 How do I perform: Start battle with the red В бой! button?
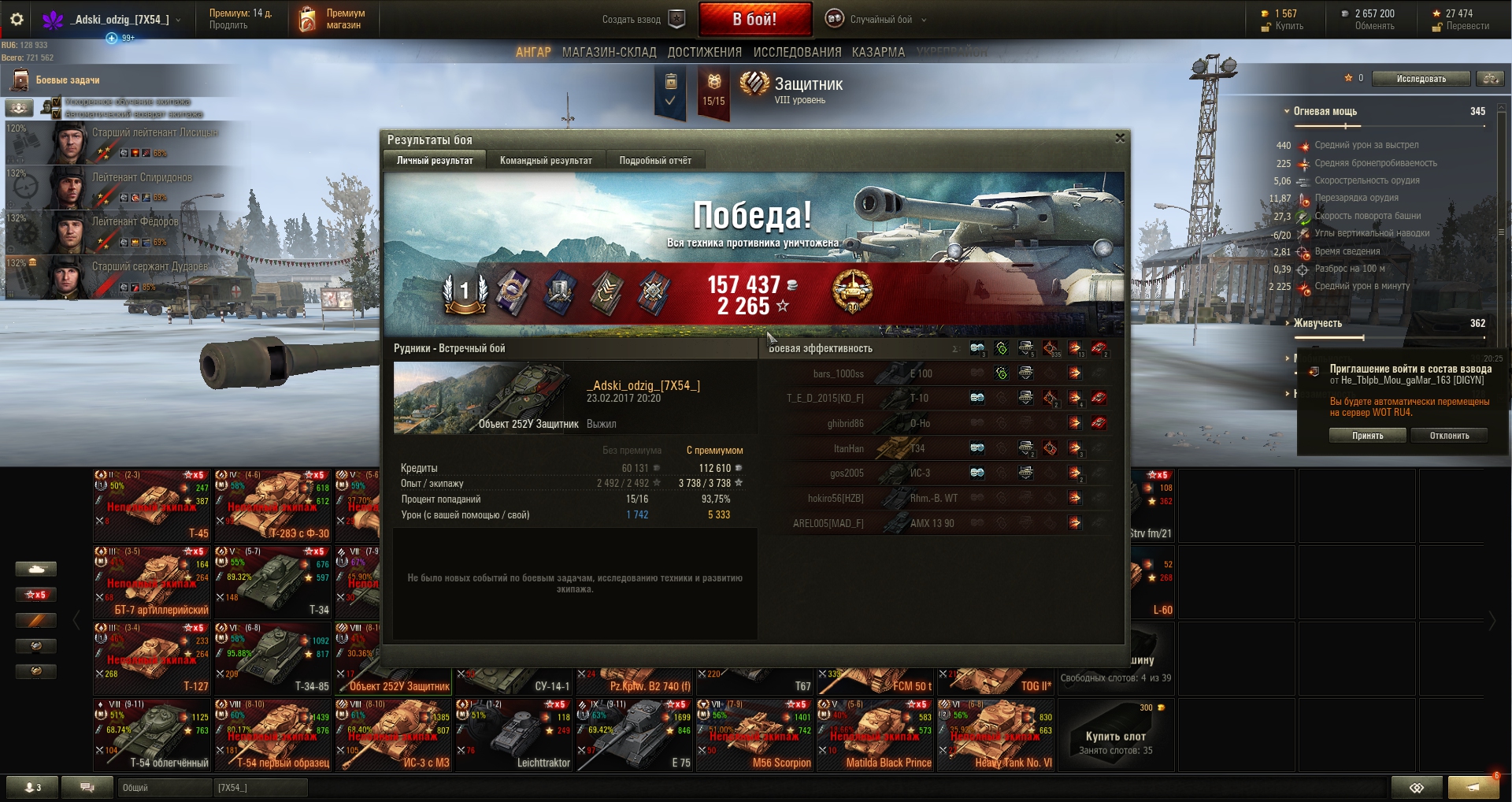click(754, 20)
